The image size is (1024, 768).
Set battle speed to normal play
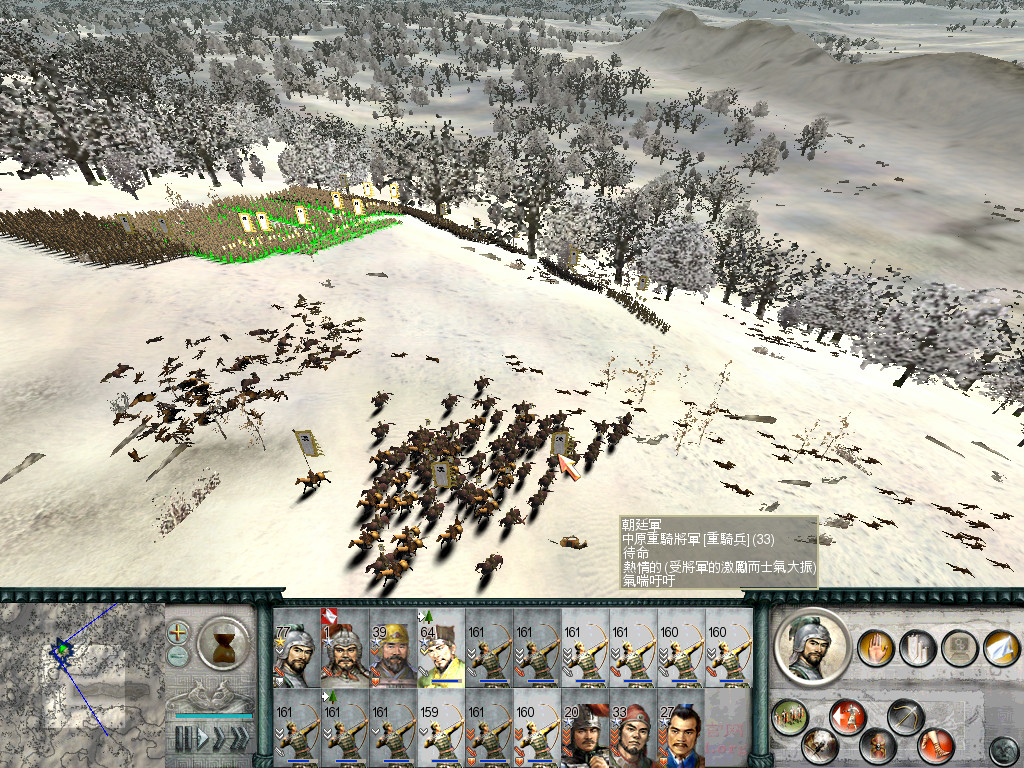(x=201, y=739)
